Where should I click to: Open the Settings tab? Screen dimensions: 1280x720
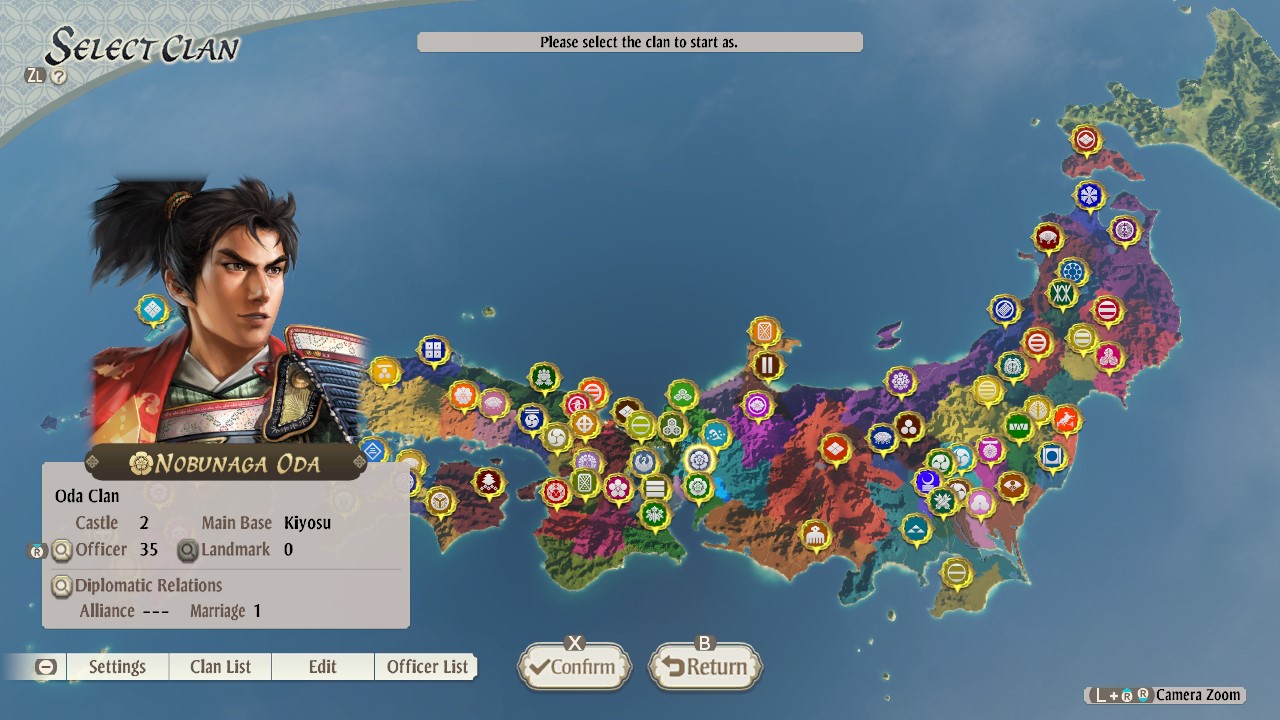(x=117, y=666)
